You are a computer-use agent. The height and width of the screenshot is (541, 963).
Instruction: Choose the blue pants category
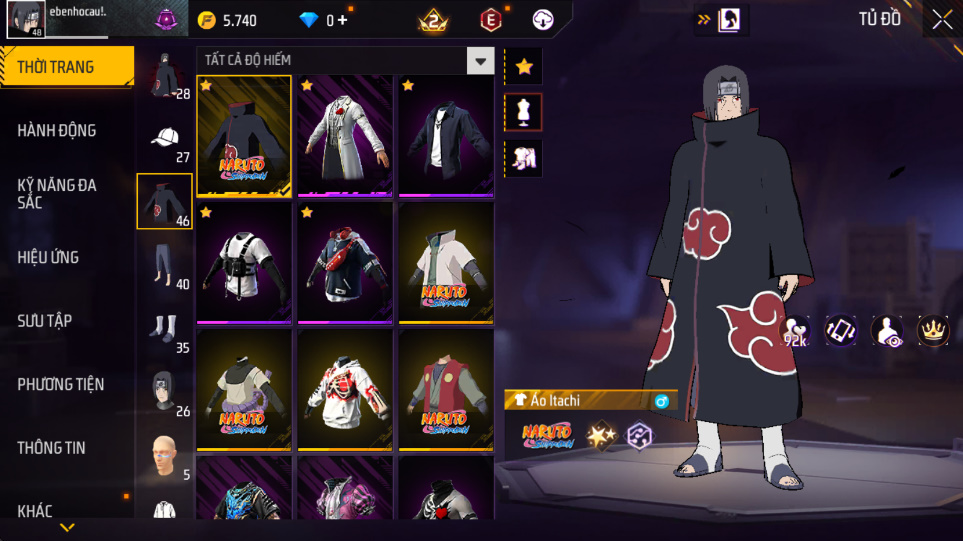click(x=163, y=265)
